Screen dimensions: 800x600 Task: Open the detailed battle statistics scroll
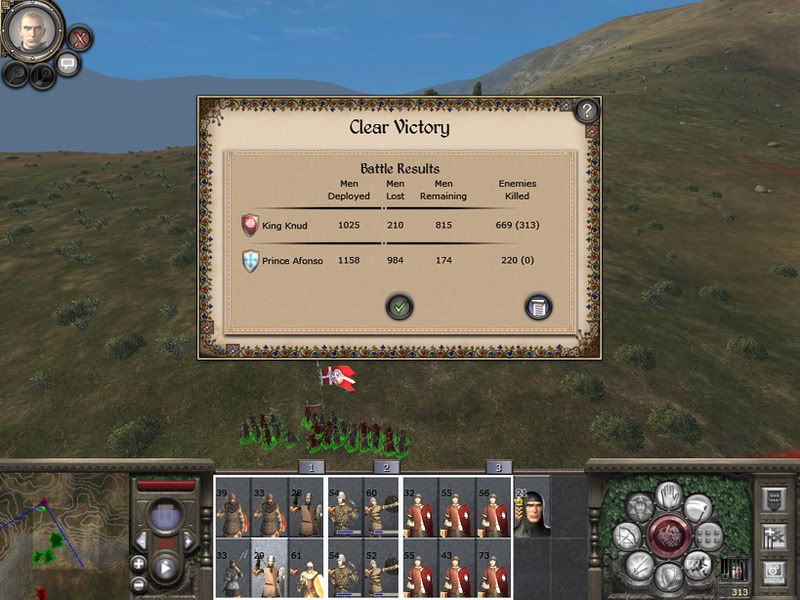[538, 307]
